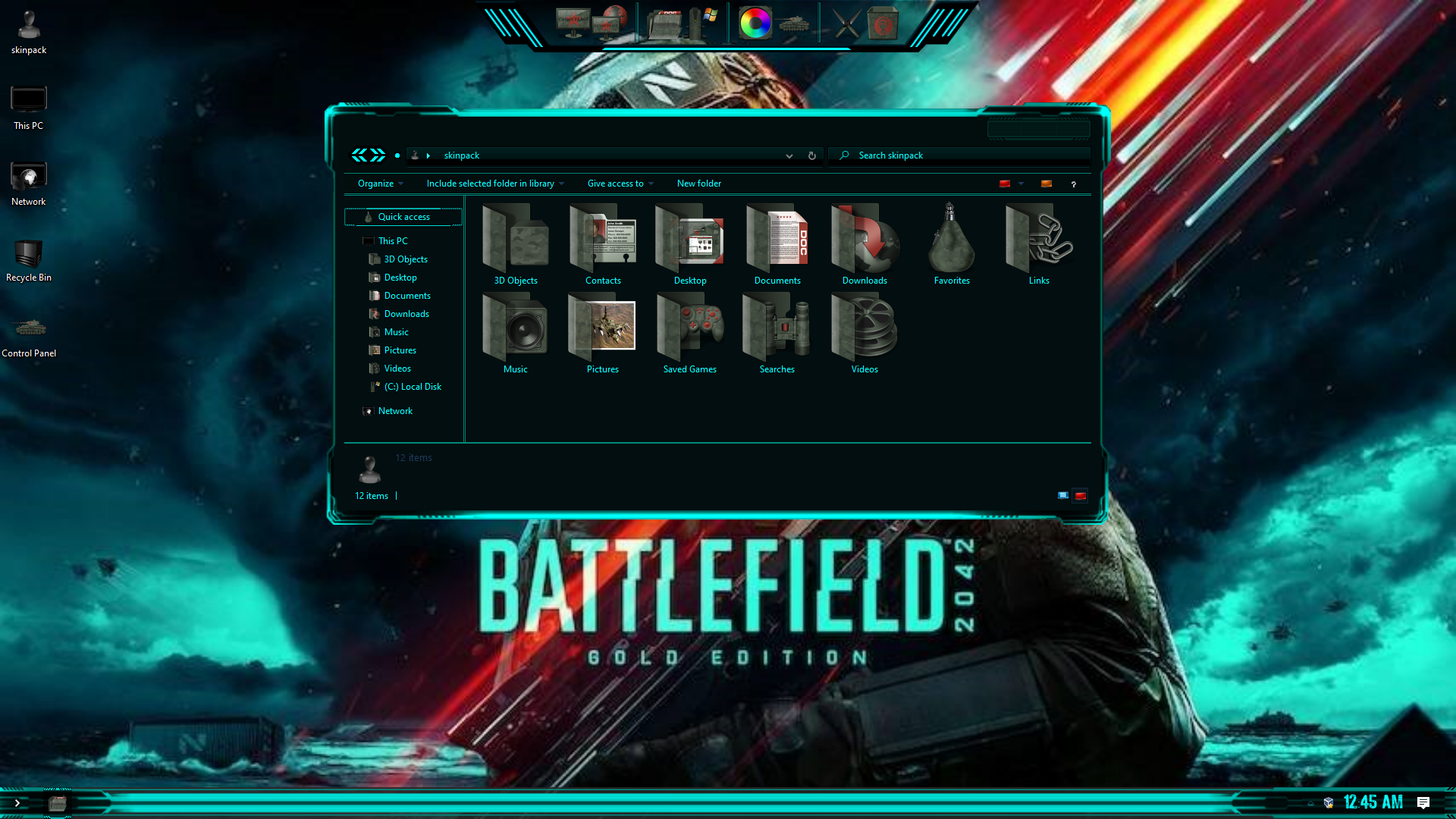1456x819 pixels.
Task: Open (C:) Local Disk in sidebar
Action: pos(413,387)
